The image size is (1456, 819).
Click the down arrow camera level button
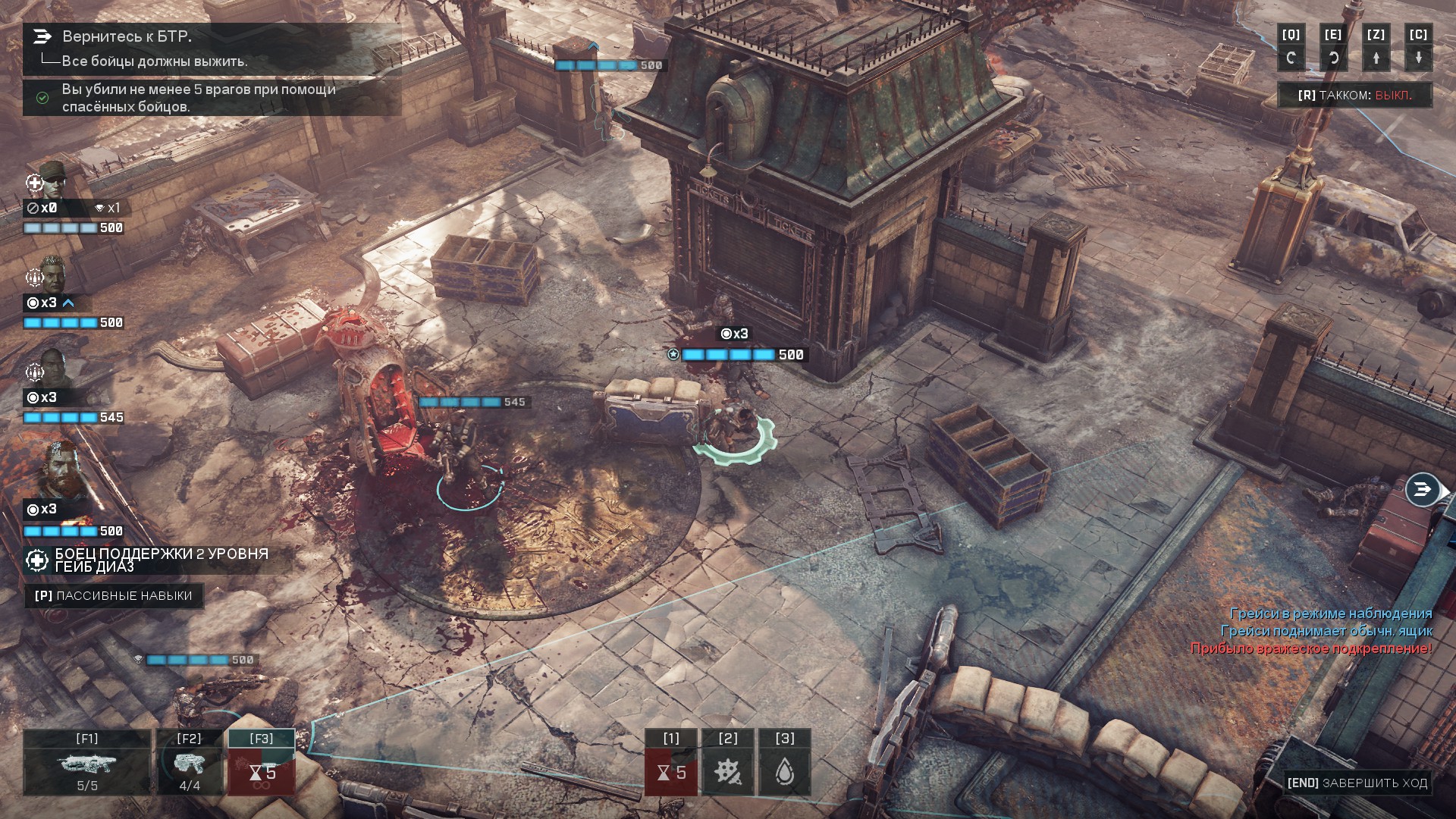coord(1418,49)
